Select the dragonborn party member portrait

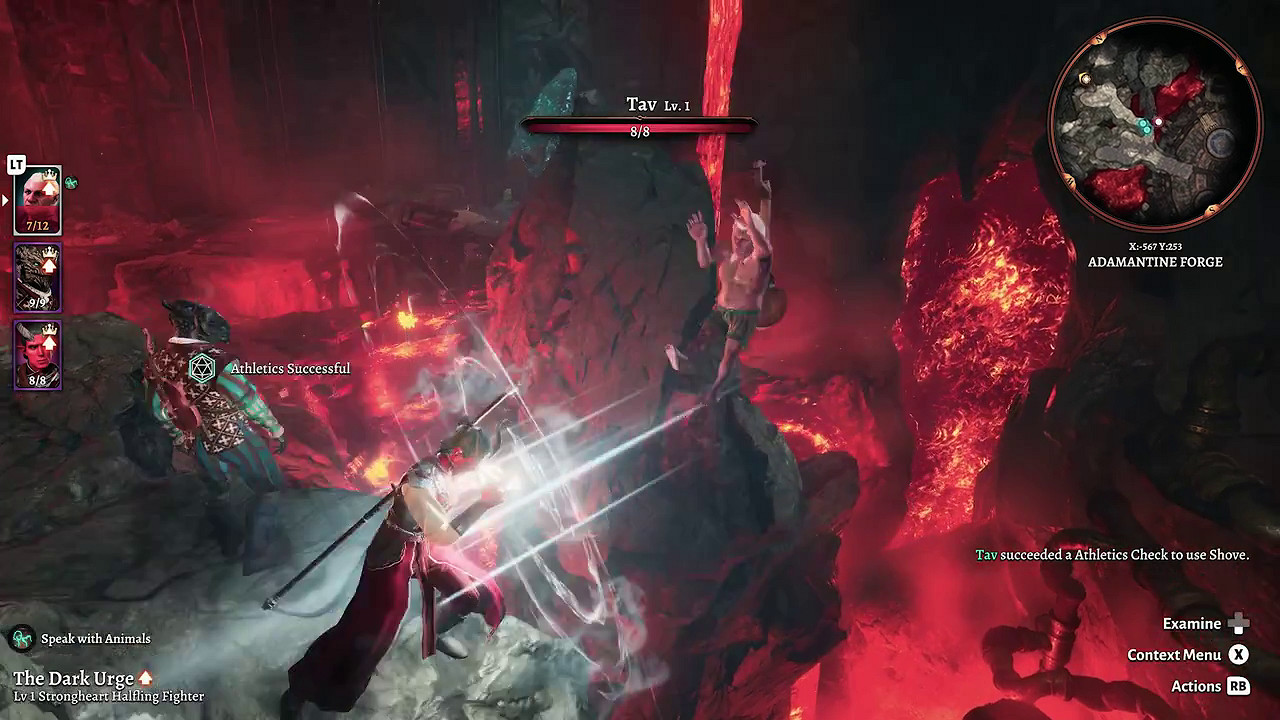pyautogui.click(x=37, y=278)
